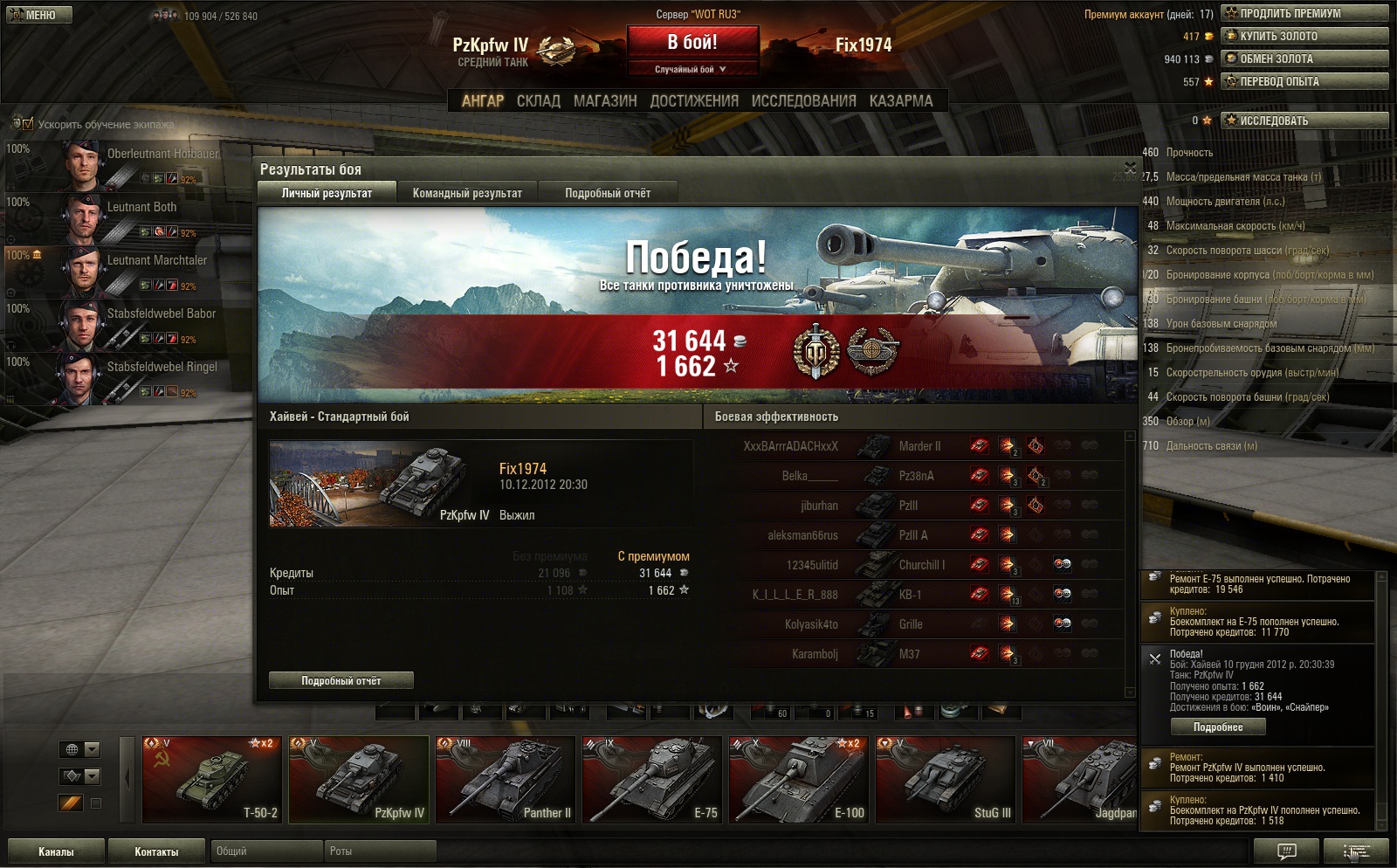Go to ДОСТИЖЕНИЯ section
1397x868 pixels.
[x=694, y=101]
